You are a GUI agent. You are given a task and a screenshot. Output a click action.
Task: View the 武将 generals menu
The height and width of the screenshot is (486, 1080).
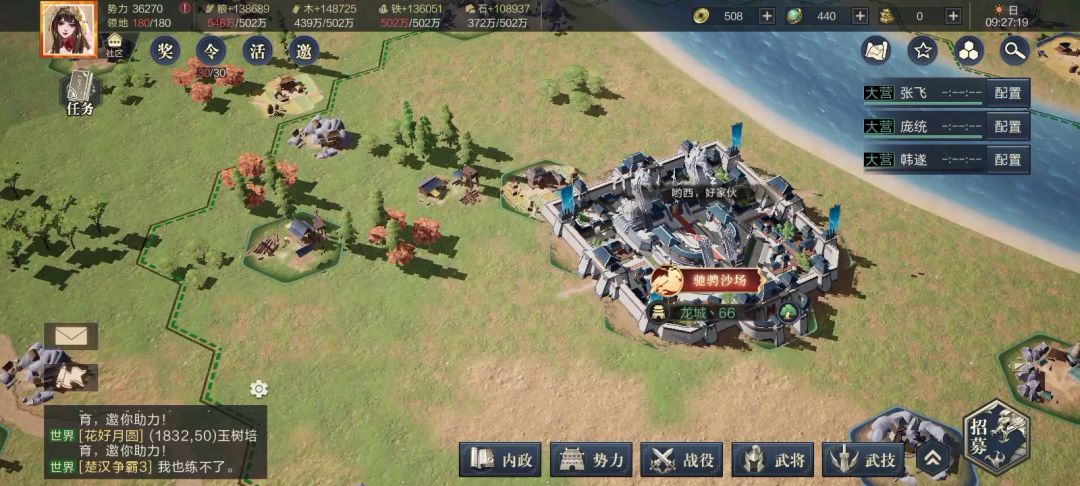pos(775,460)
